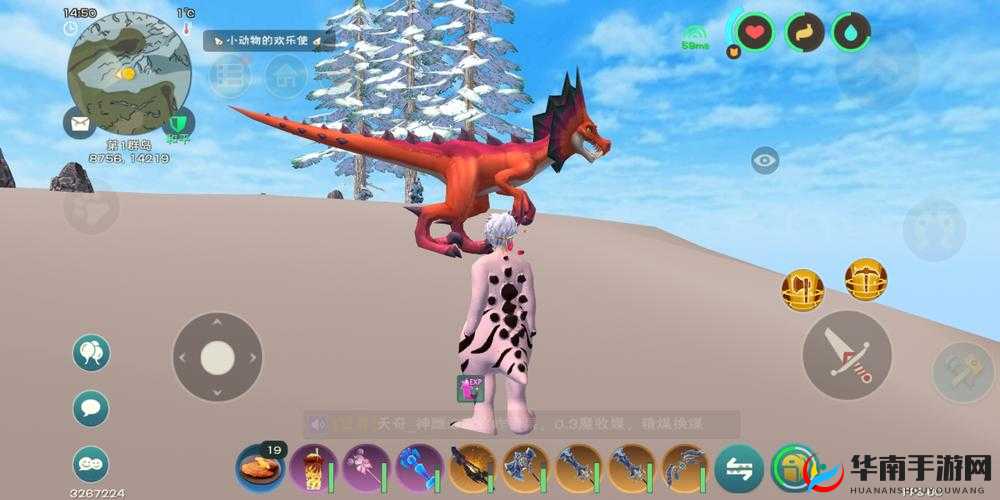Open the faded list menu button

click(x=230, y=77)
